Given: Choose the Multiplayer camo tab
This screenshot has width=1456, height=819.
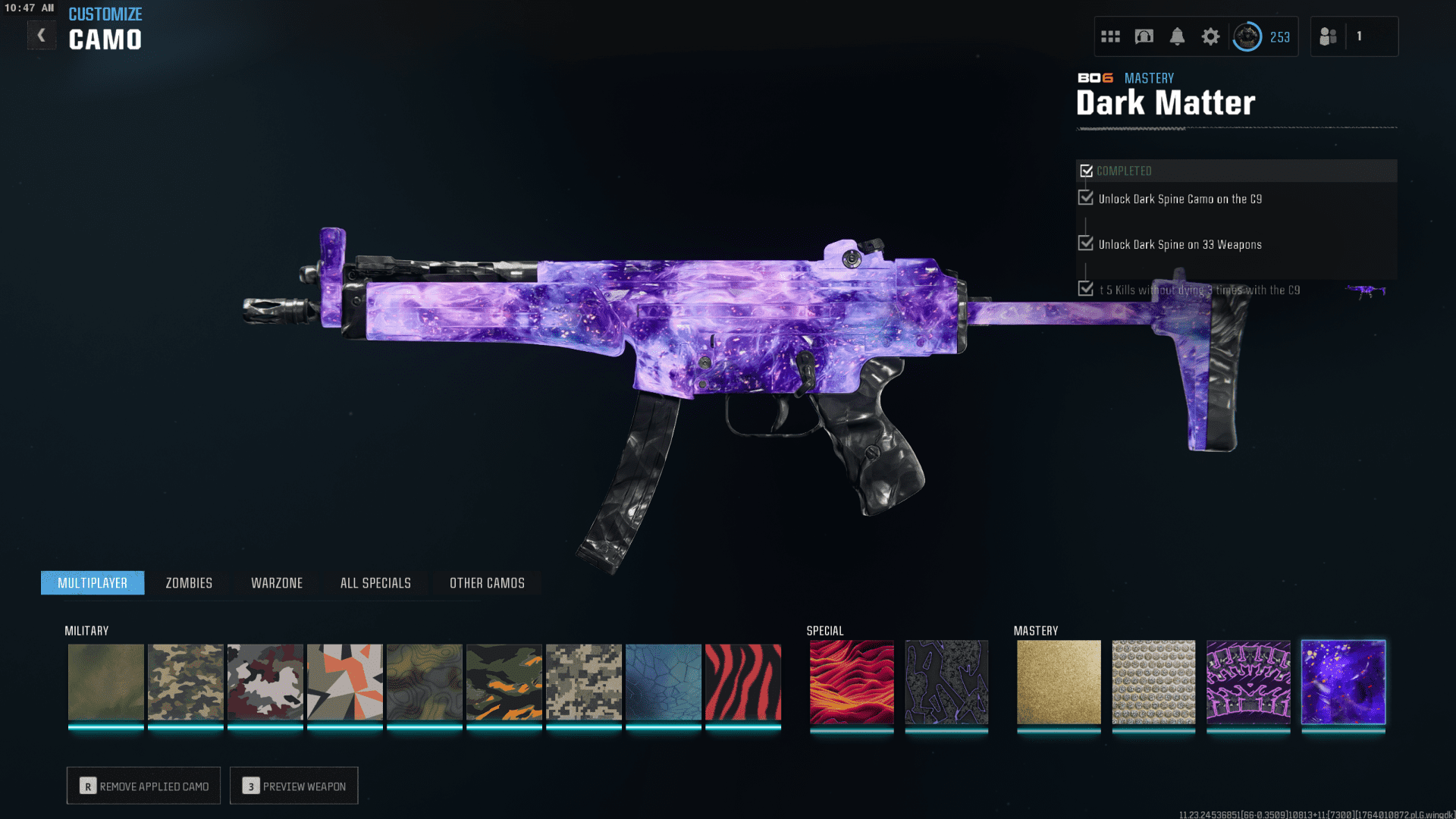Looking at the screenshot, I should coord(93,583).
